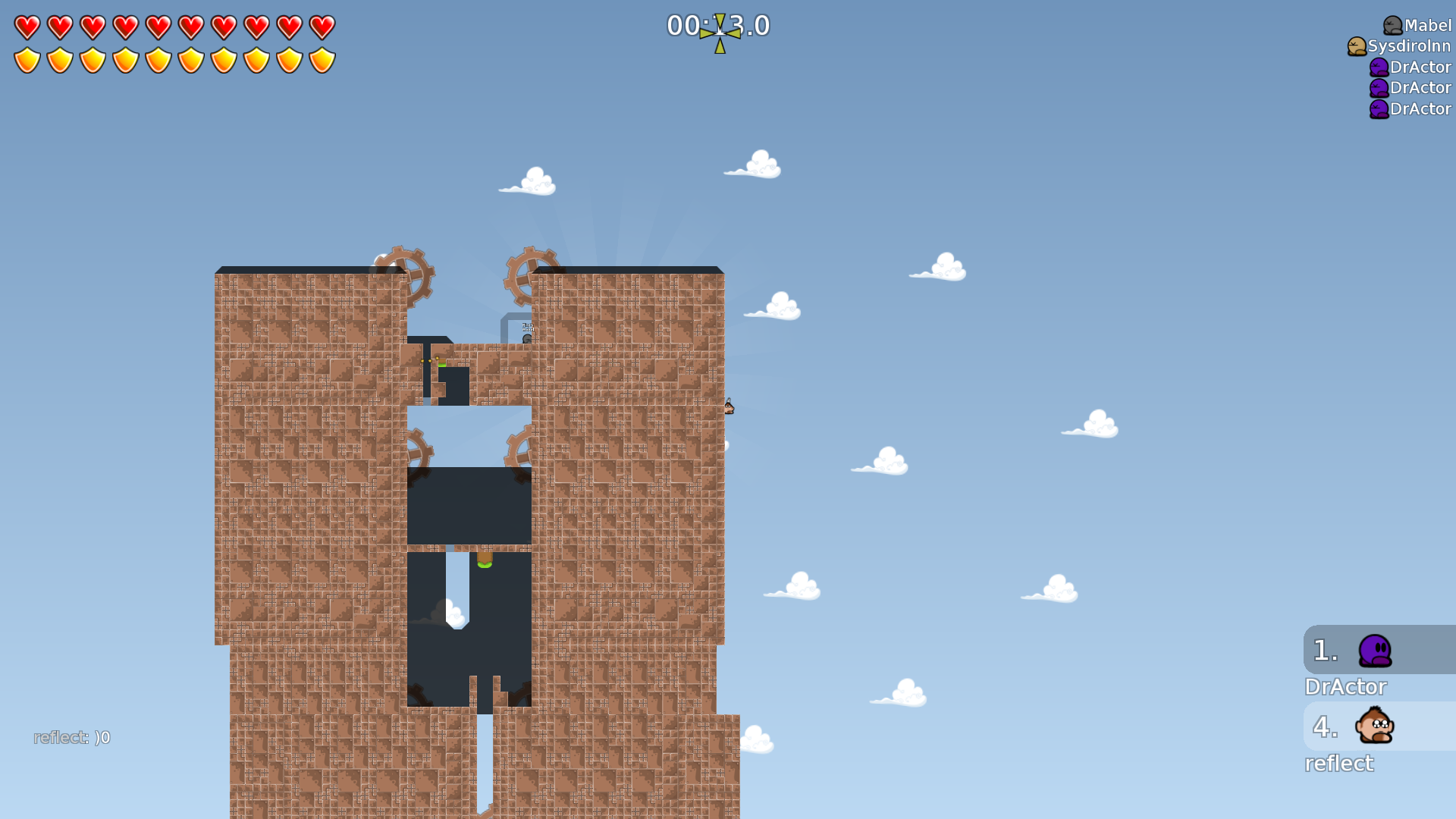Screen dimensions: 1456x819
Task: Click the purple tee icon beside rank 1
Action: (1374, 651)
